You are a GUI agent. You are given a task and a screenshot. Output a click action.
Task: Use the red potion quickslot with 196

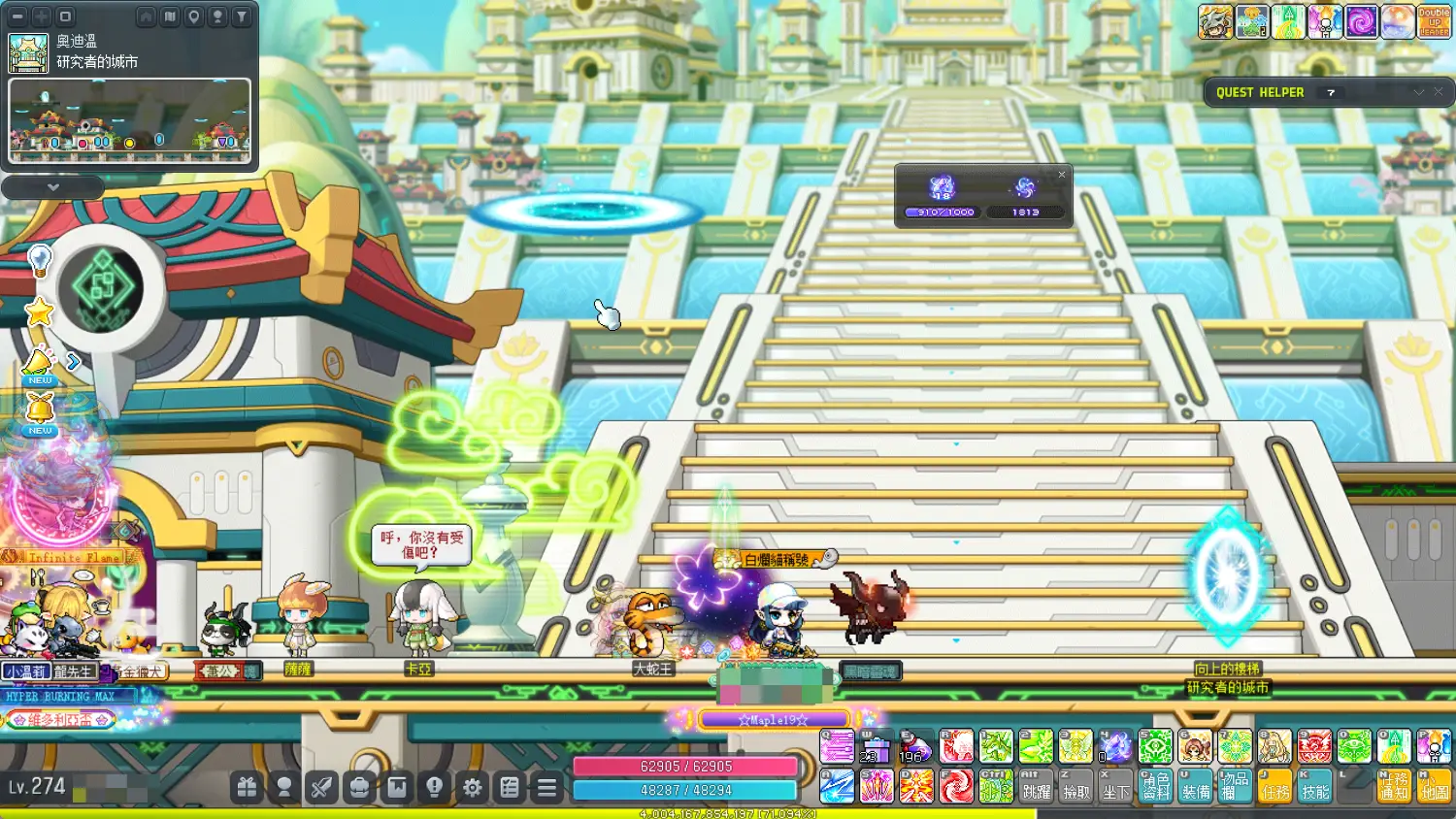[x=914, y=747]
